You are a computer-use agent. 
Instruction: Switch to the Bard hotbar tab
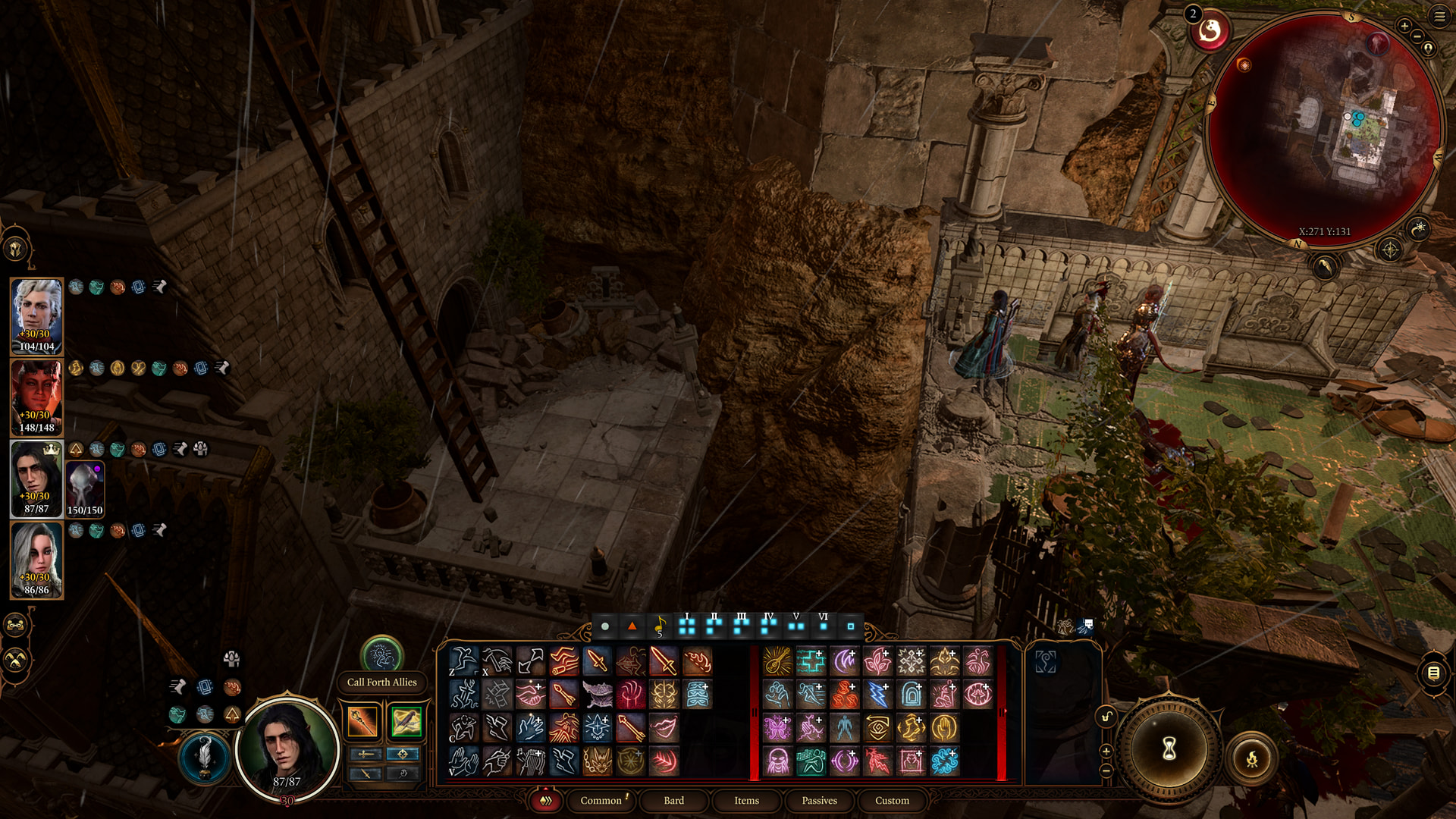click(x=673, y=800)
